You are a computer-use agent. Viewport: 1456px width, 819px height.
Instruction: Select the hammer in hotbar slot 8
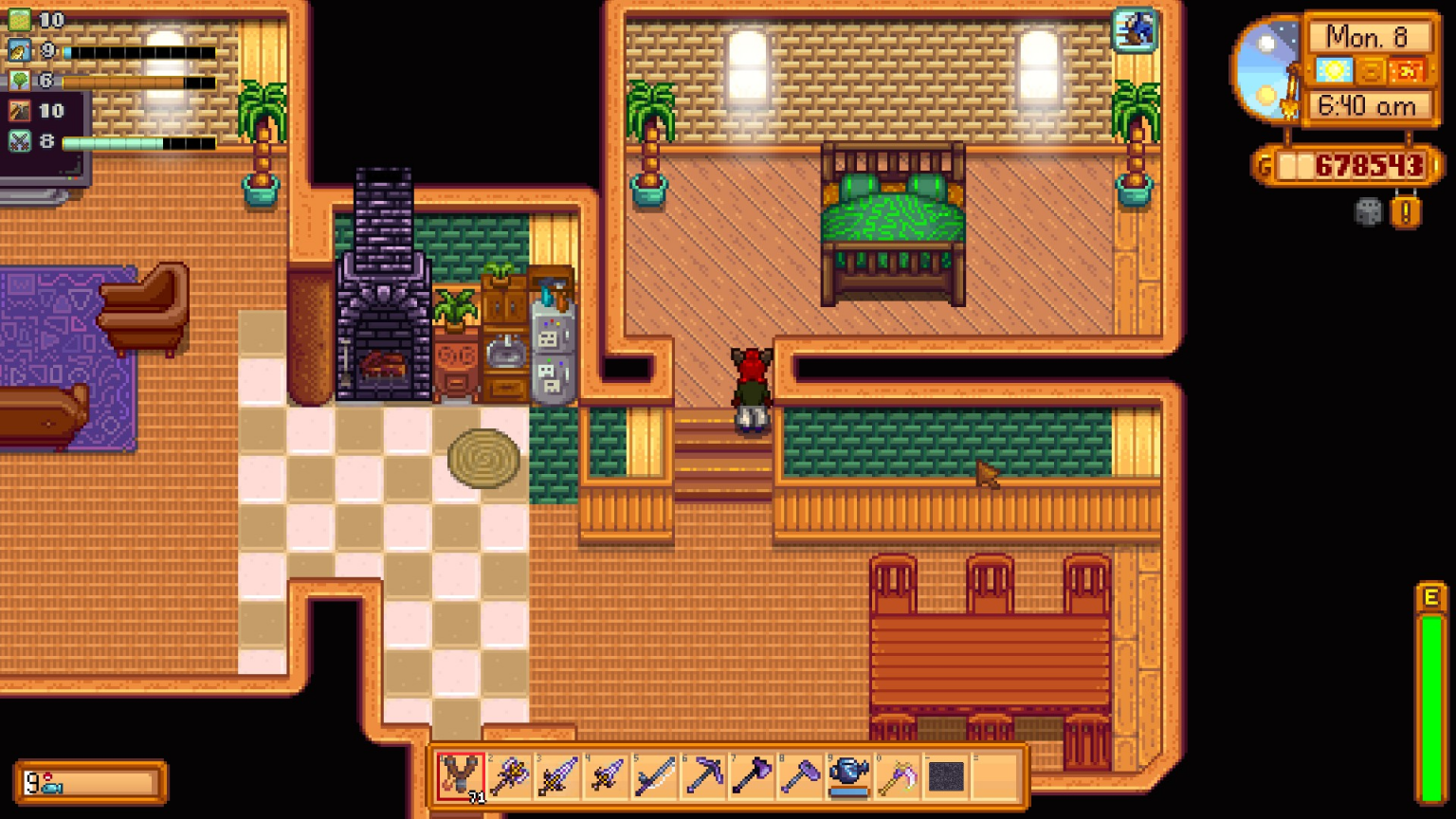(x=798, y=777)
